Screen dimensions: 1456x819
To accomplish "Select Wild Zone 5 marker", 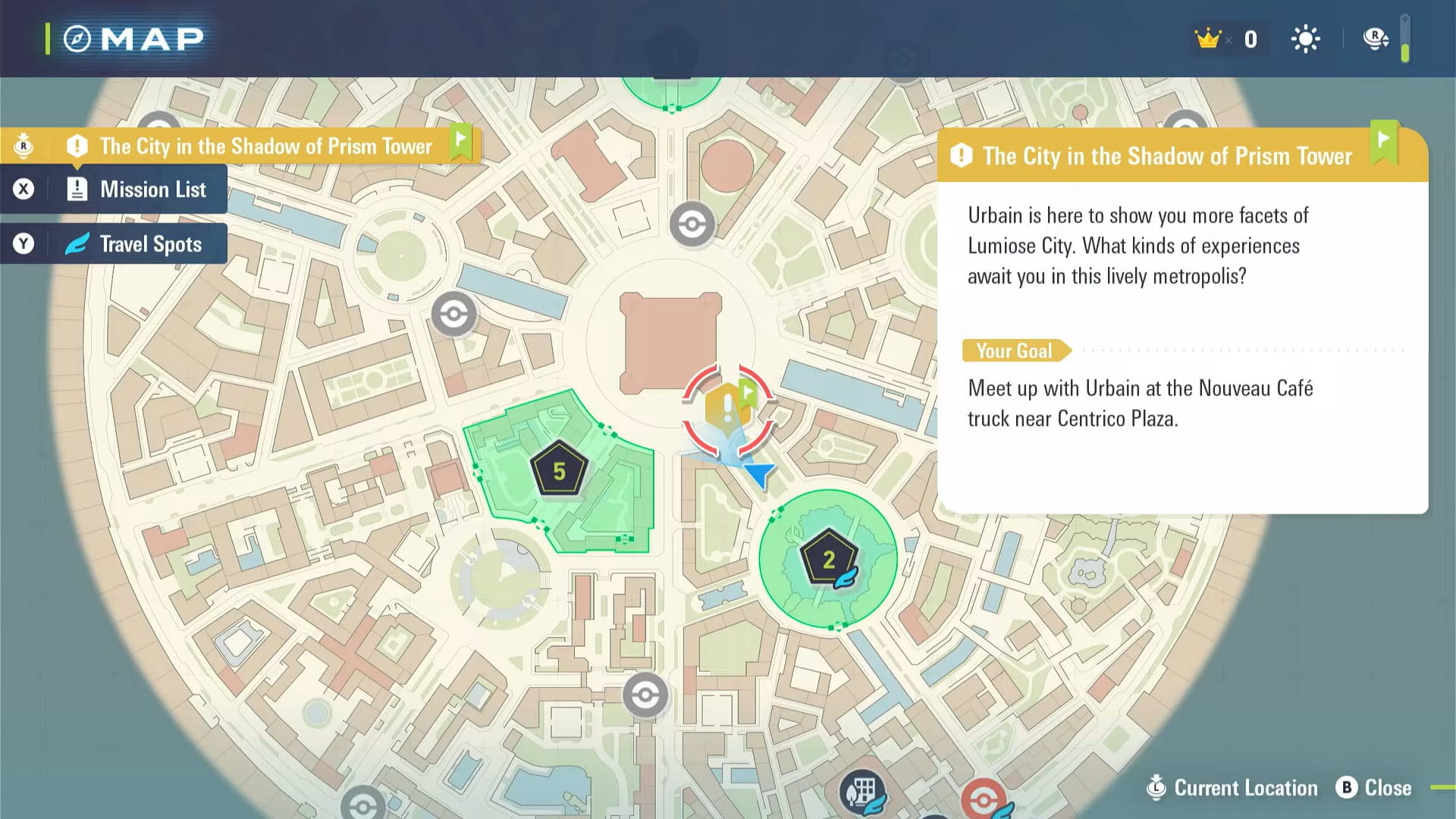I will [559, 470].
